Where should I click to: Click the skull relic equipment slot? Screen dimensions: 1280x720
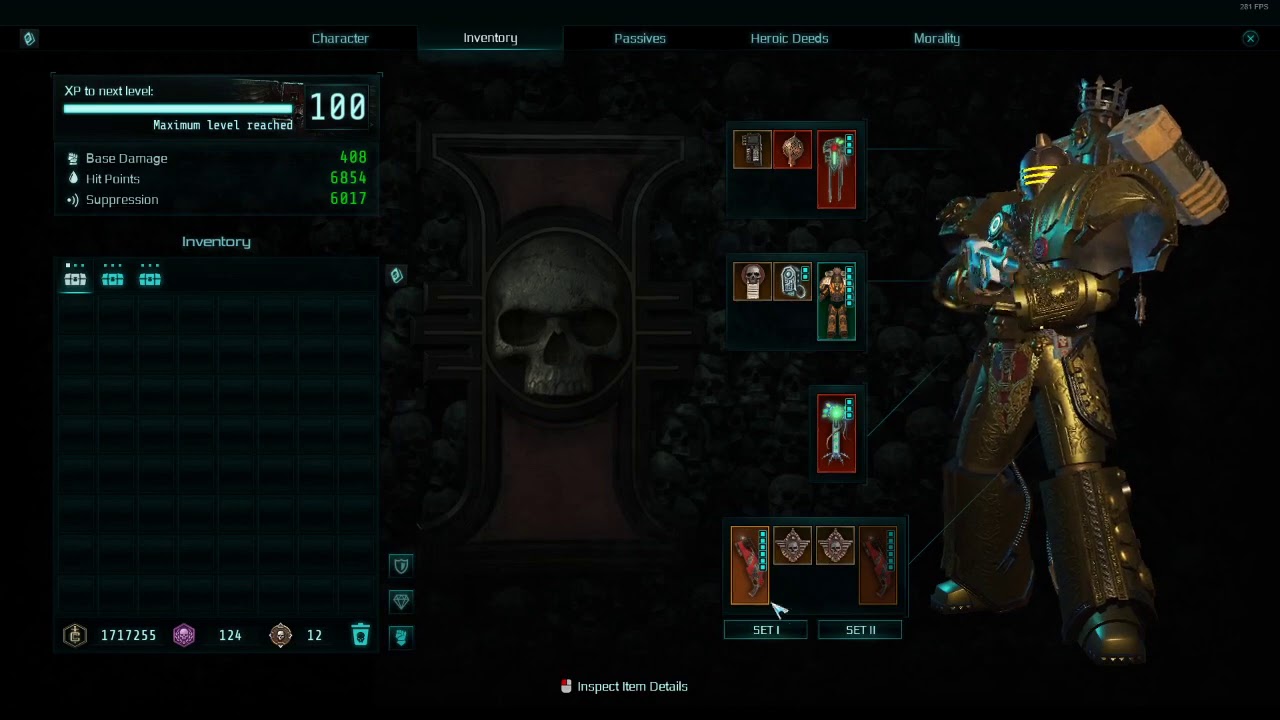[x=752, y=282]
